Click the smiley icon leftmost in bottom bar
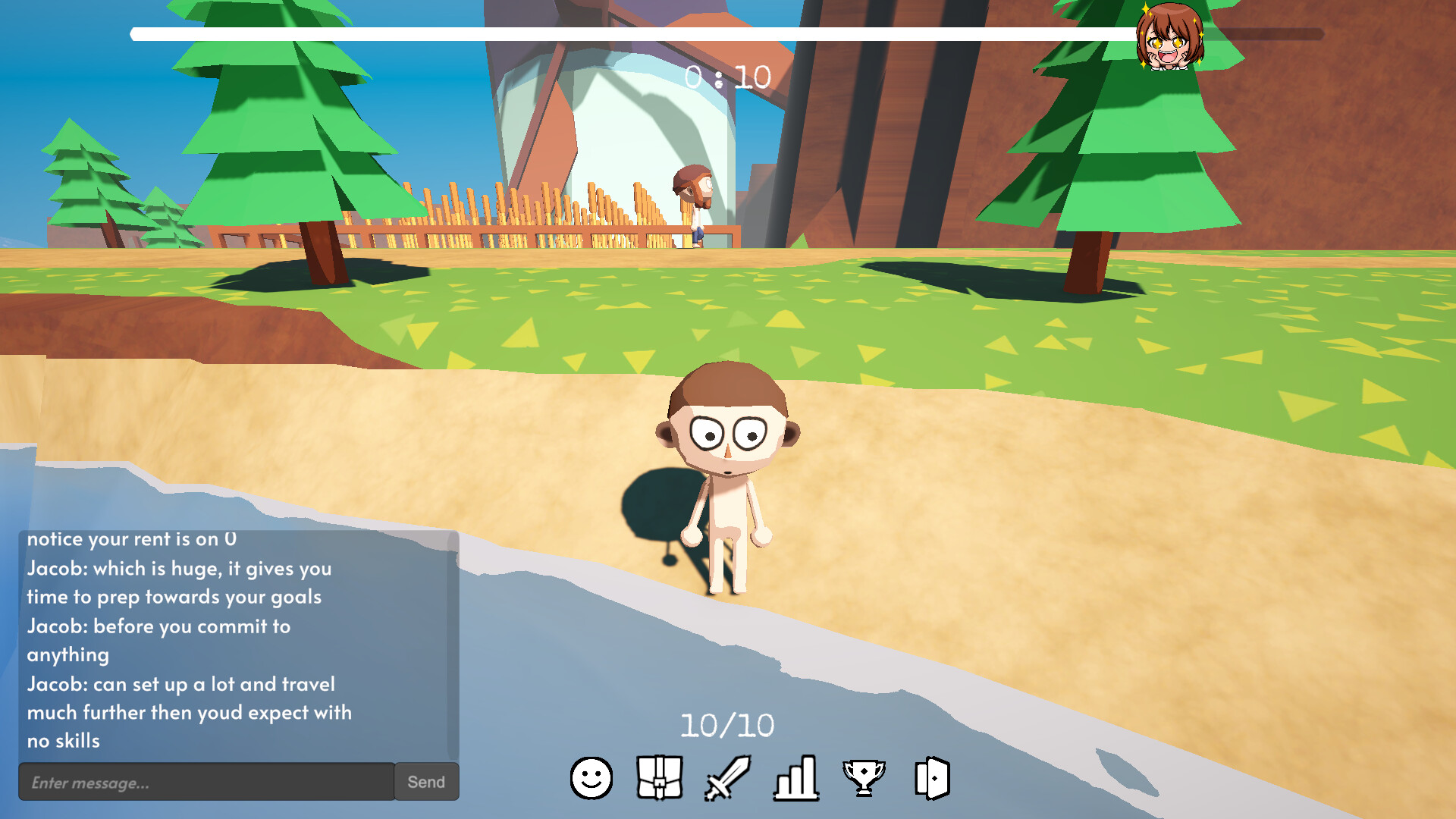The width and height of the screenshot is (1456, 819). [591, 778]
